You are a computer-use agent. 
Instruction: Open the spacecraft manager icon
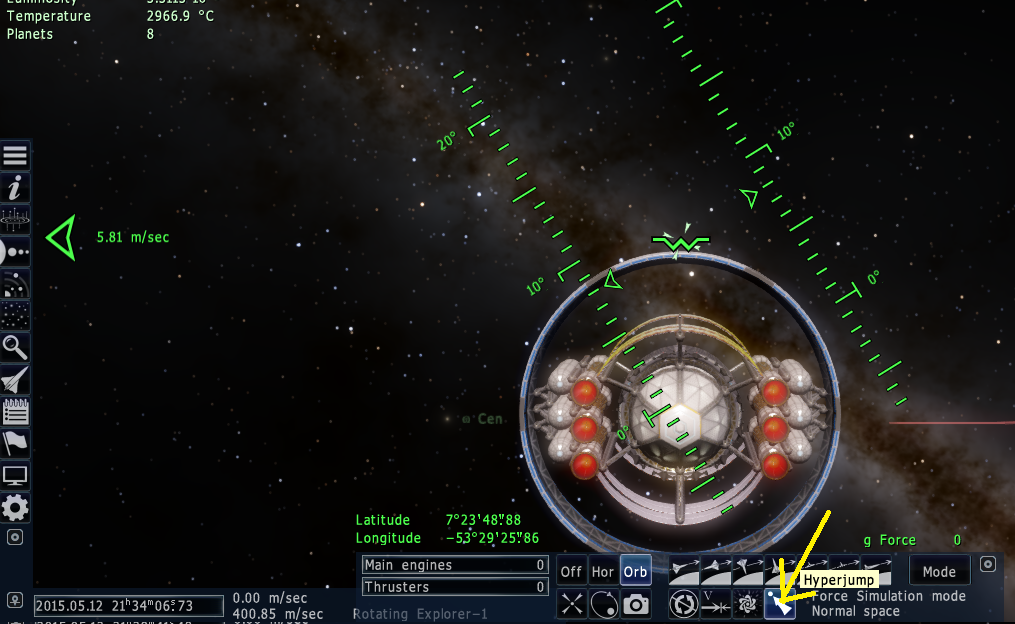click(16, 380)
